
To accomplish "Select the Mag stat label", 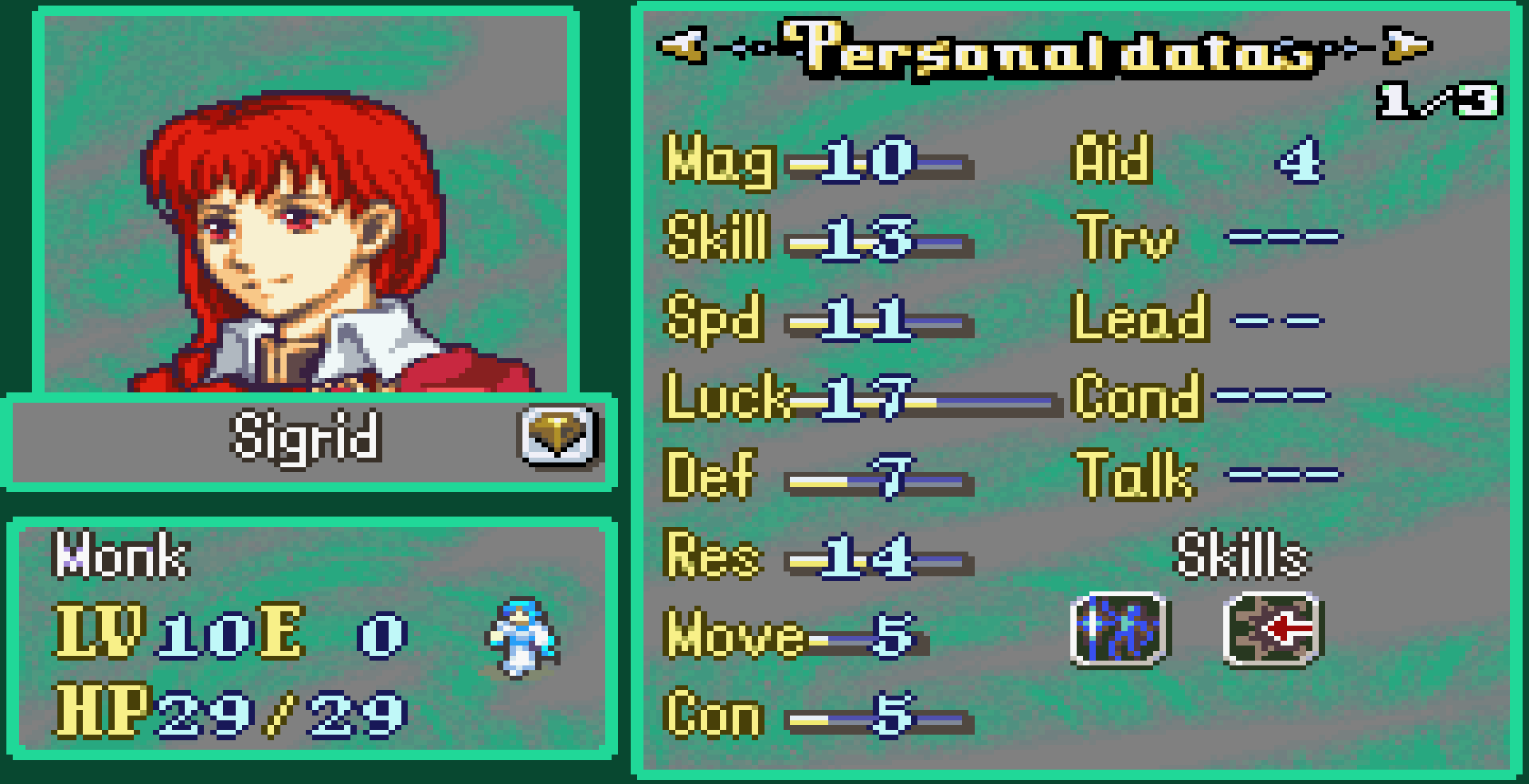I will coord(717,163).
